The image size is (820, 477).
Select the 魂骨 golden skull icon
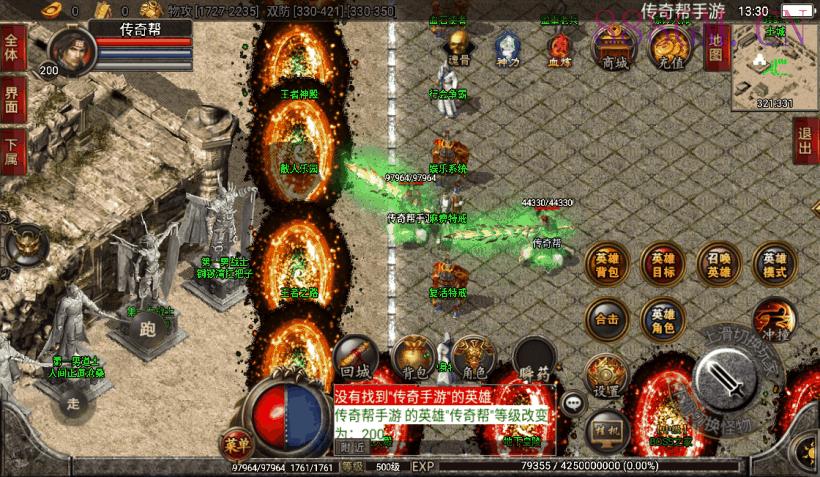pos(458,47)
